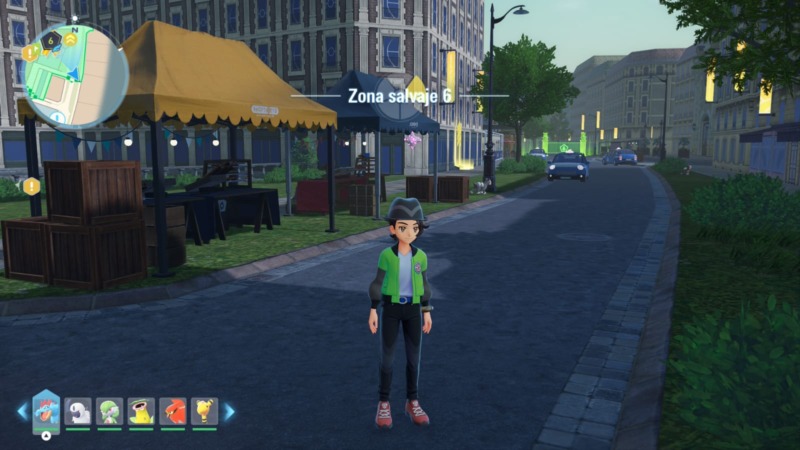Select the wild zone 6 marker on minimap
The width and height of the screenshot is (800, 450).
pos(51,40)
